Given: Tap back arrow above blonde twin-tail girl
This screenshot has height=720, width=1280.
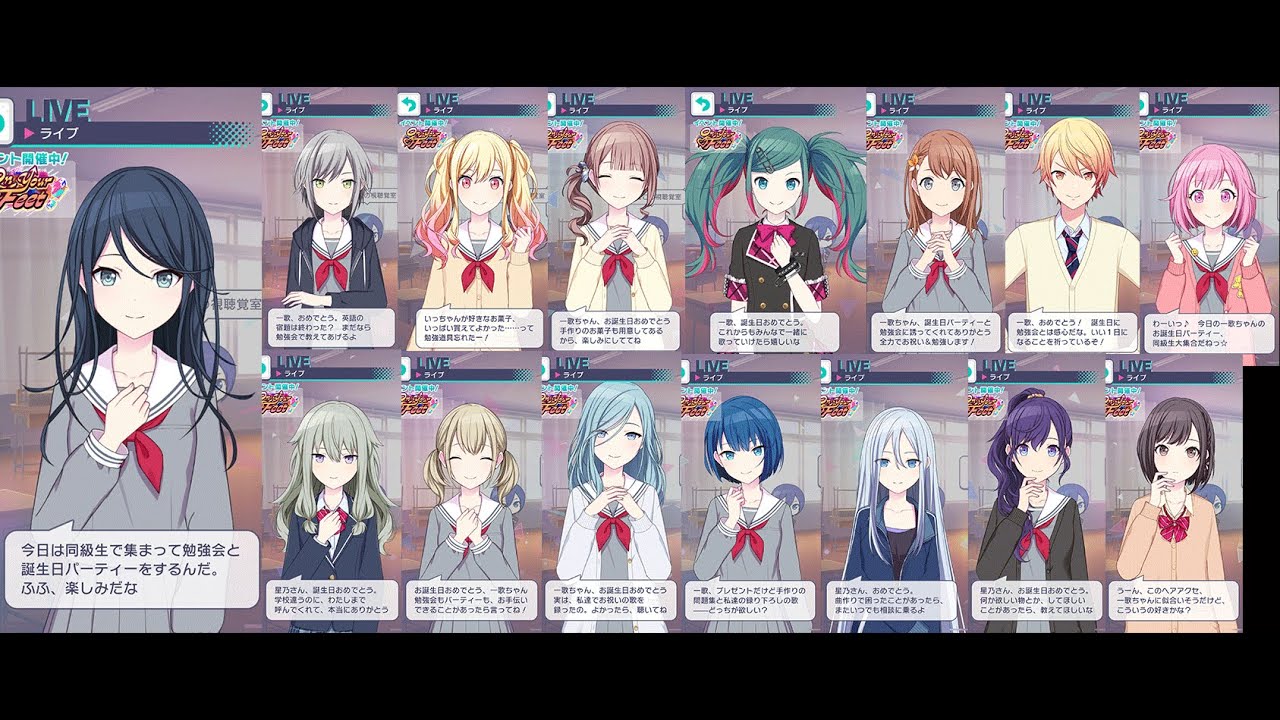Looking at the screenshot, I should [x=408, y=104].
